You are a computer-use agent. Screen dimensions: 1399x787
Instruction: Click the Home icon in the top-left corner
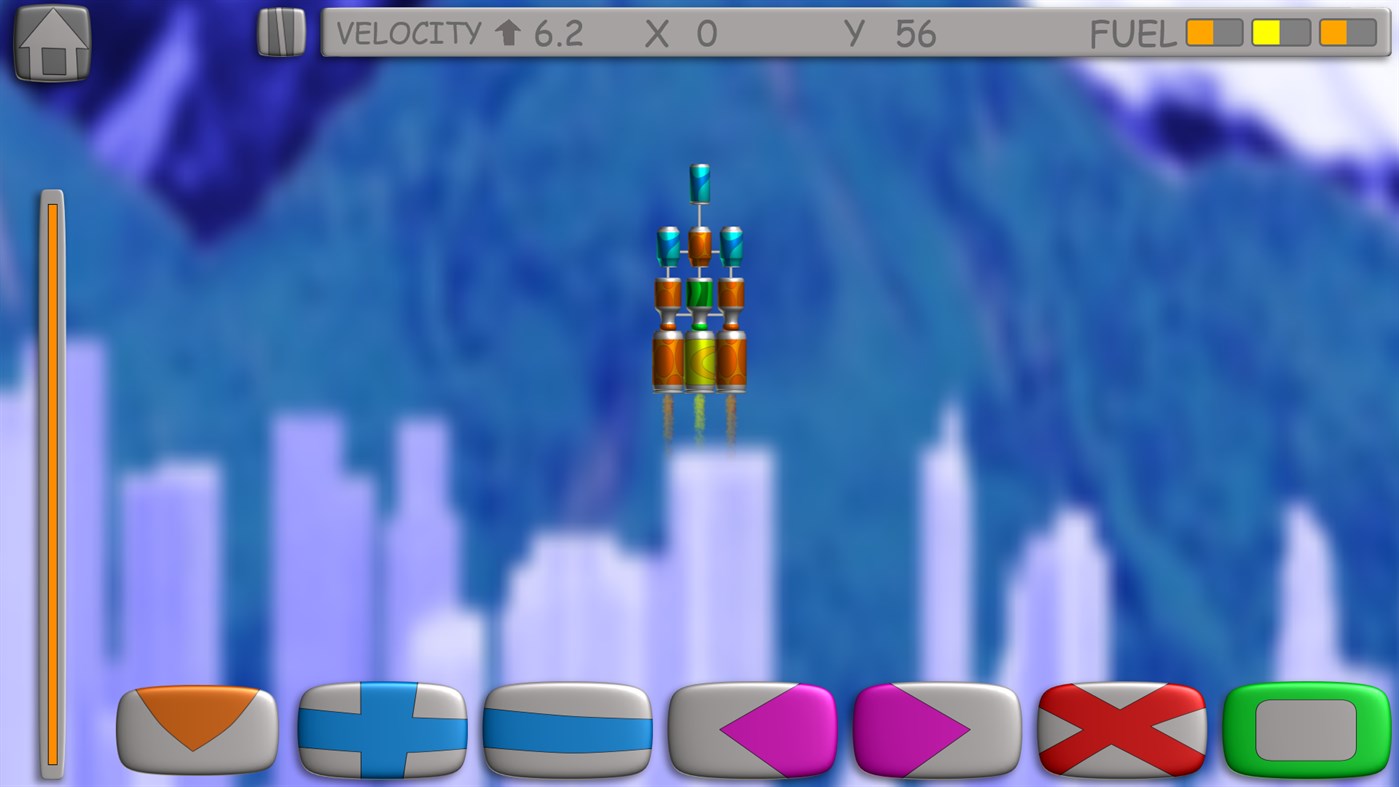pyautogui.click(x=50, y=40)
